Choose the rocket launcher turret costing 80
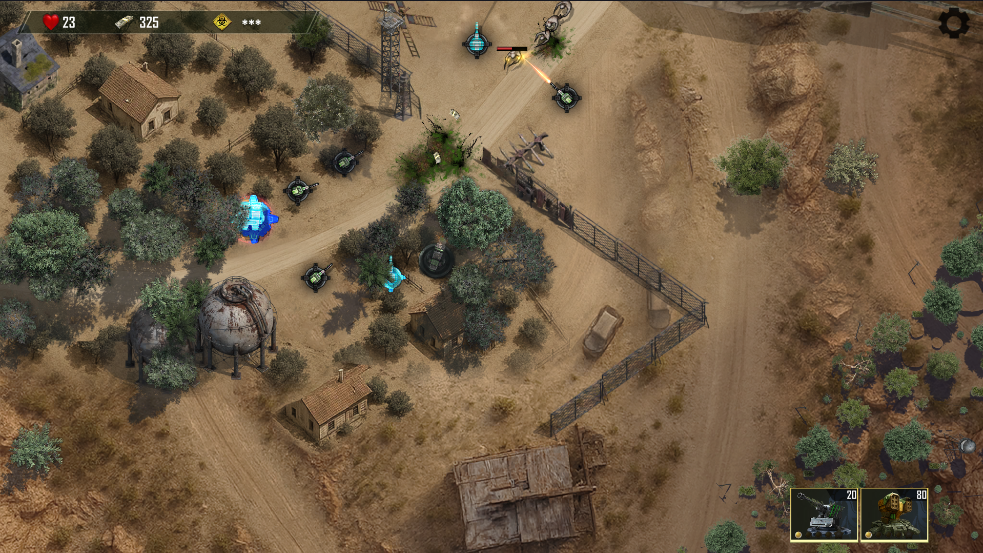 point(894,515)
